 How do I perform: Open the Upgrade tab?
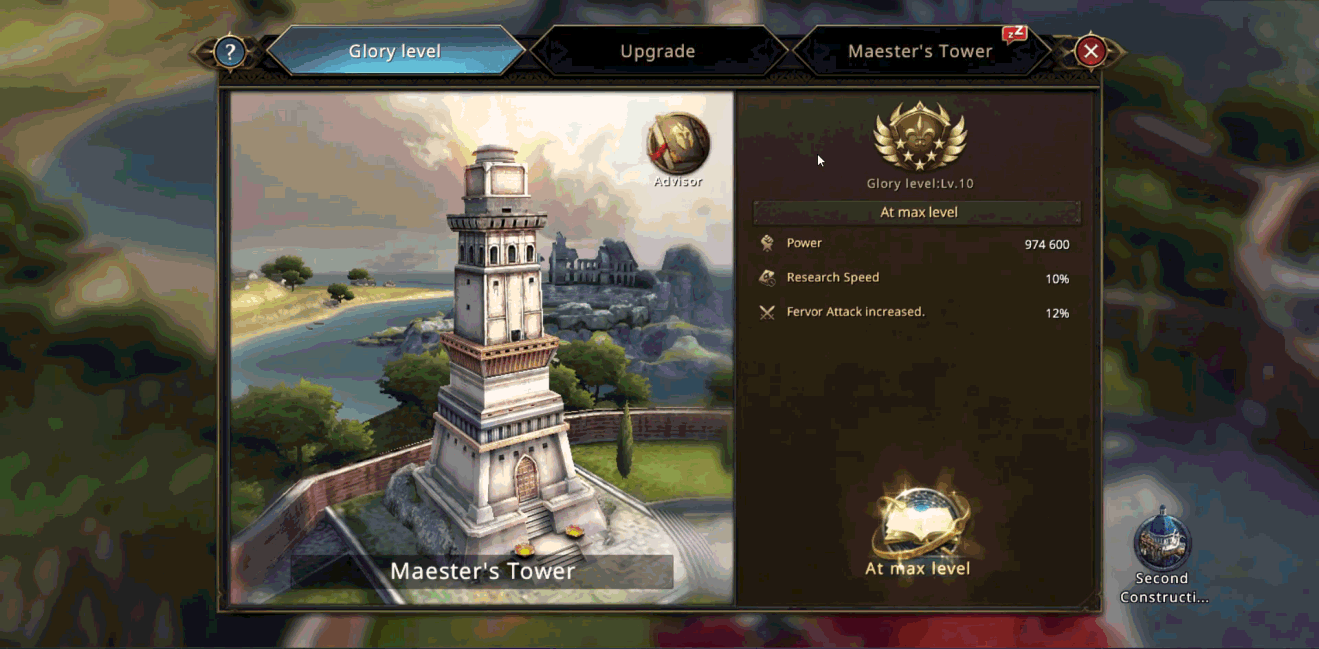(657, 52)
